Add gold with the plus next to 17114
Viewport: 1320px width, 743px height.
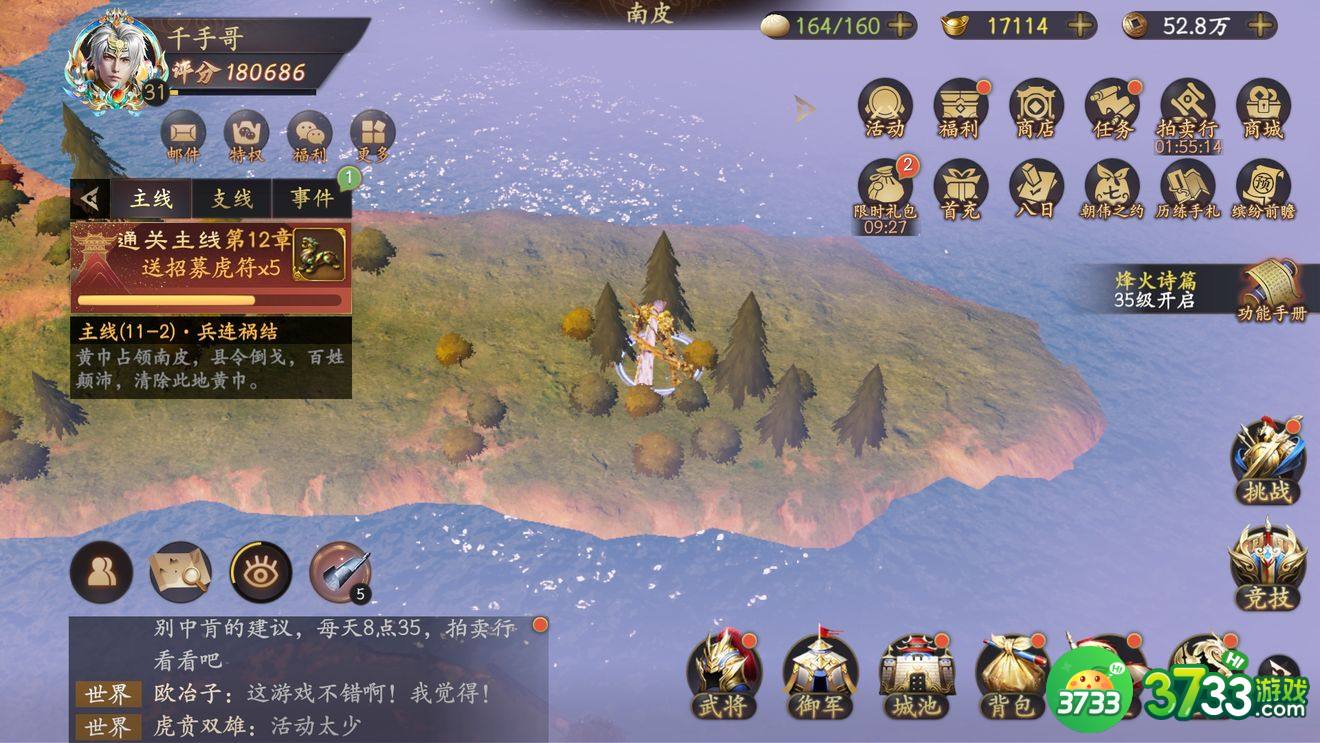point(1082,26)
